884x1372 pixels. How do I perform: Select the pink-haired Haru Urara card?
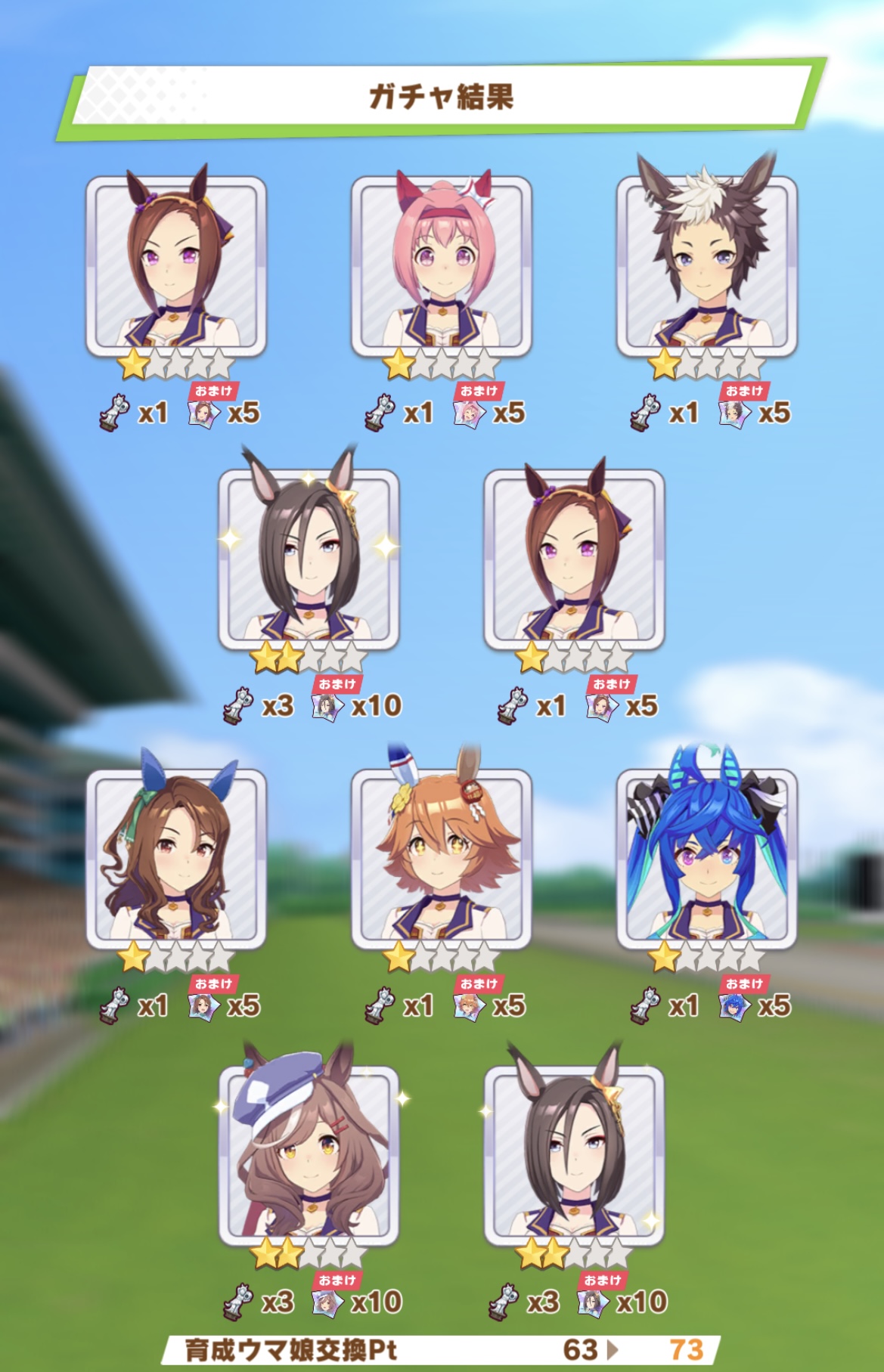coord(442,266)
